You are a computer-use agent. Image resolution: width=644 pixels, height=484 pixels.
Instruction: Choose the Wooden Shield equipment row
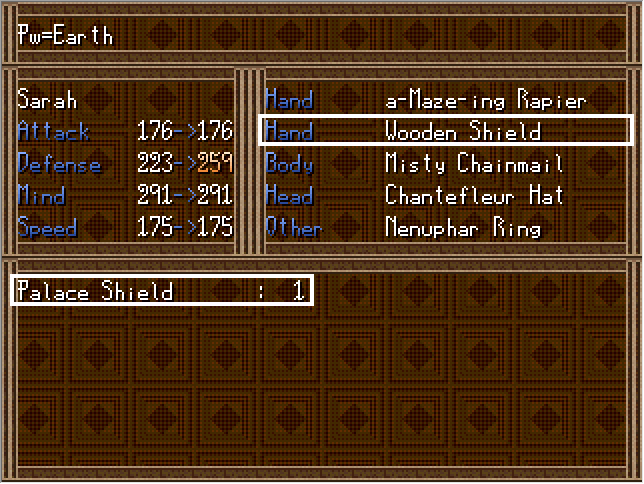click(446, 131)
